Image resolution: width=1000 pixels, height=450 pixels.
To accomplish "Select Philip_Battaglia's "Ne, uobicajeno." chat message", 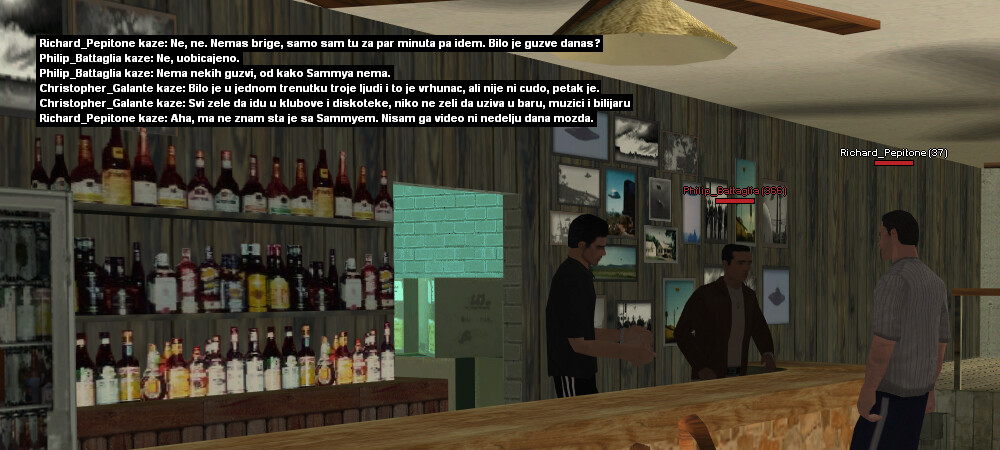I will (x=139, y=59).
